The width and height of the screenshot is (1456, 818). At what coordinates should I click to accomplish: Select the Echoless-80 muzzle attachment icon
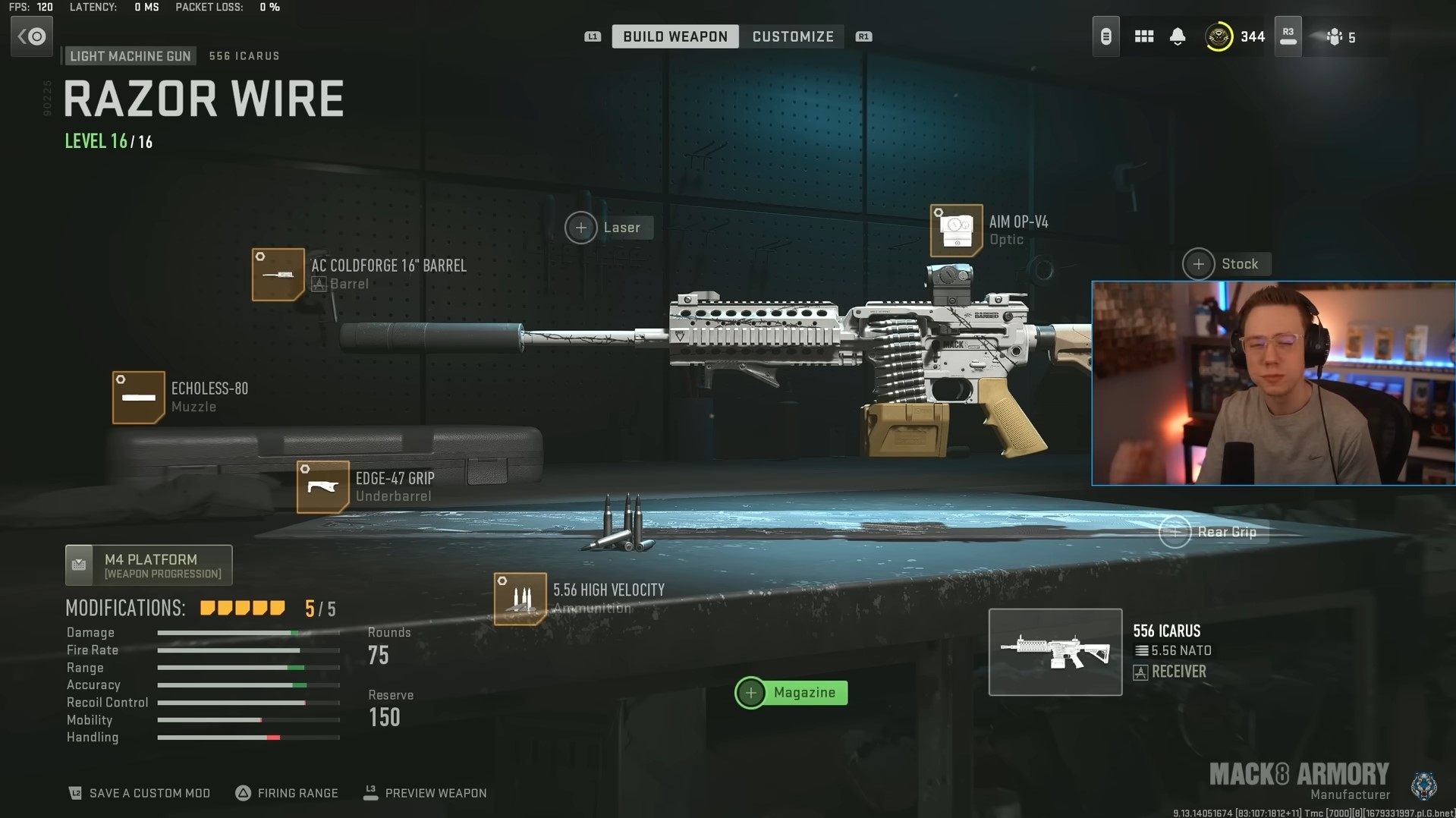(x=139, y=397)
